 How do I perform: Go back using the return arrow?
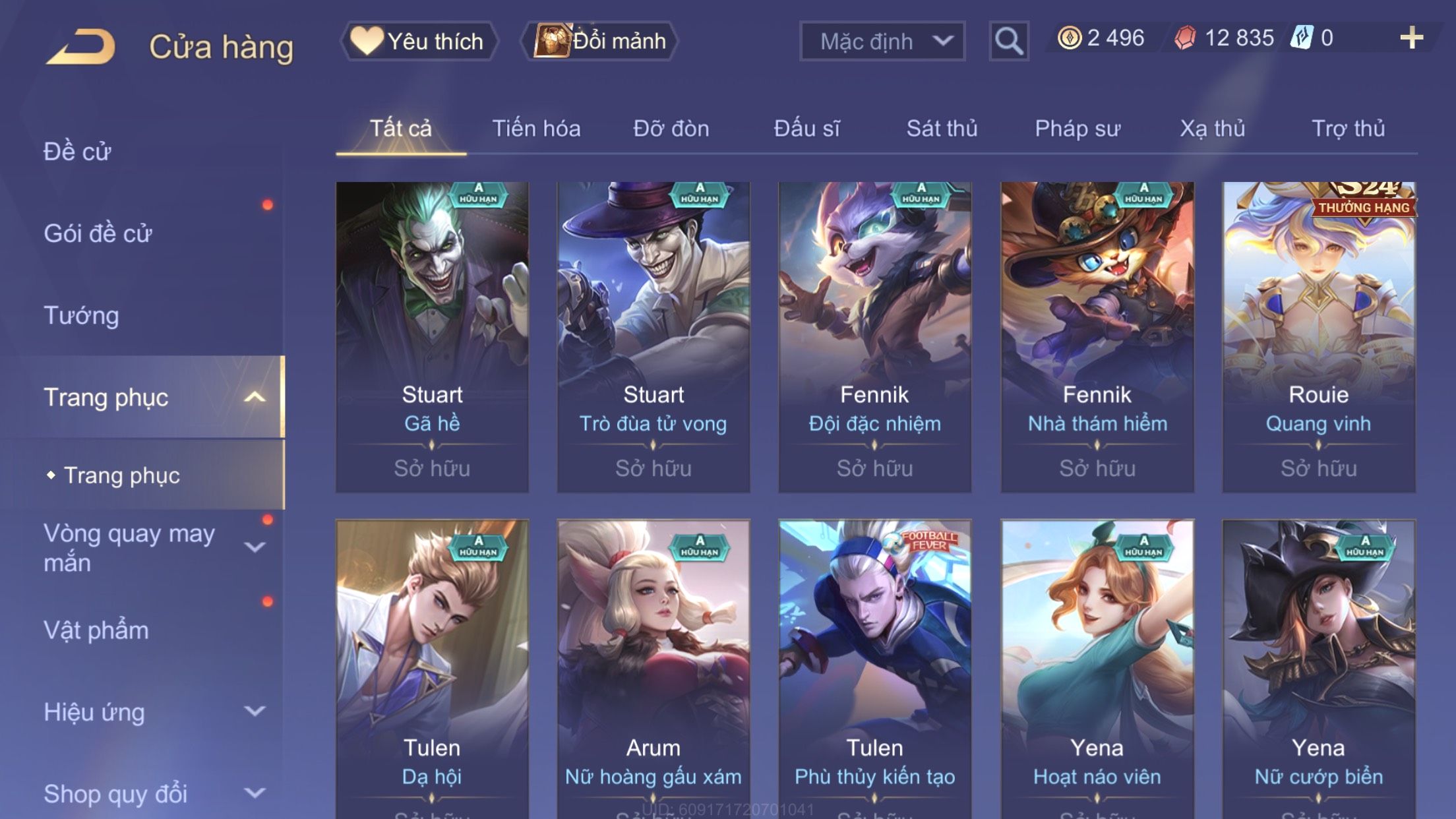pyautogui.click(x=81, y=46)
